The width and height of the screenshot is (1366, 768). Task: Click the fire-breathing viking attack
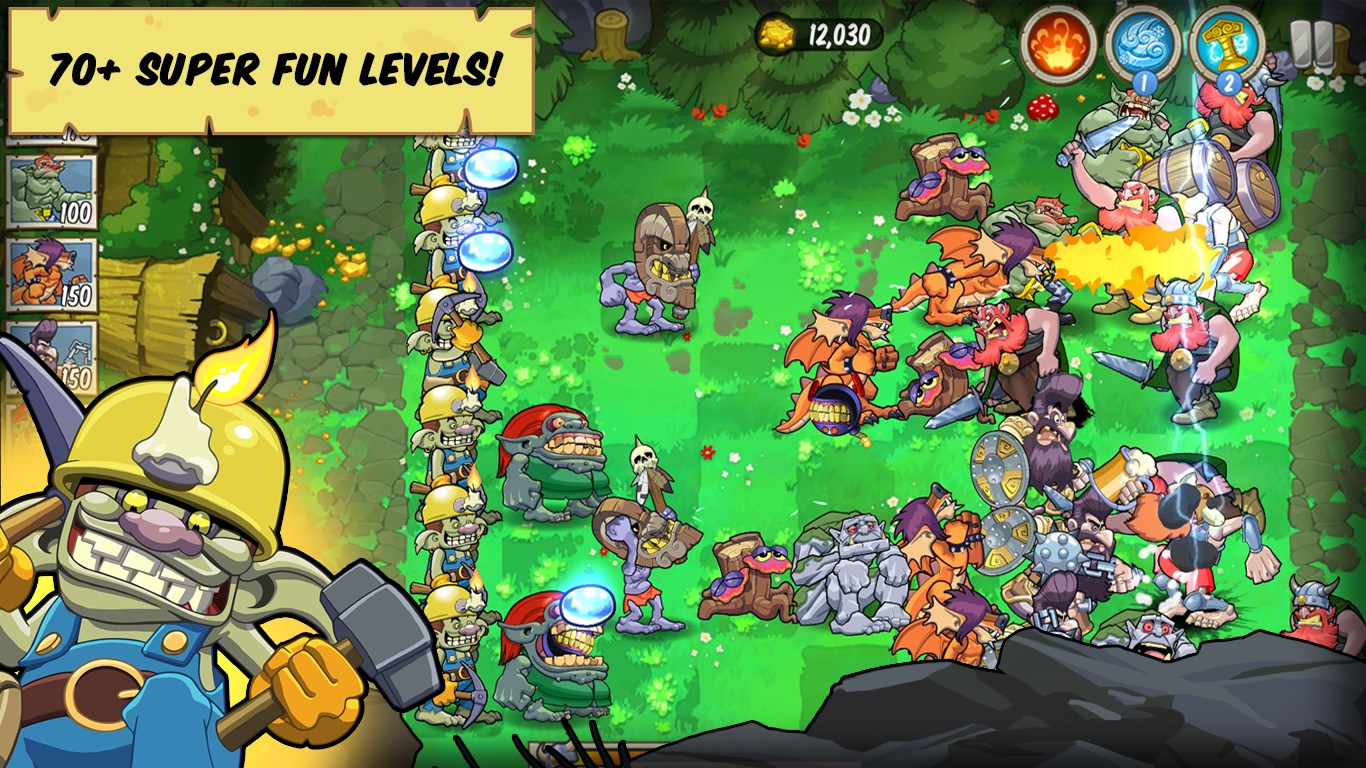[1120, 250]
